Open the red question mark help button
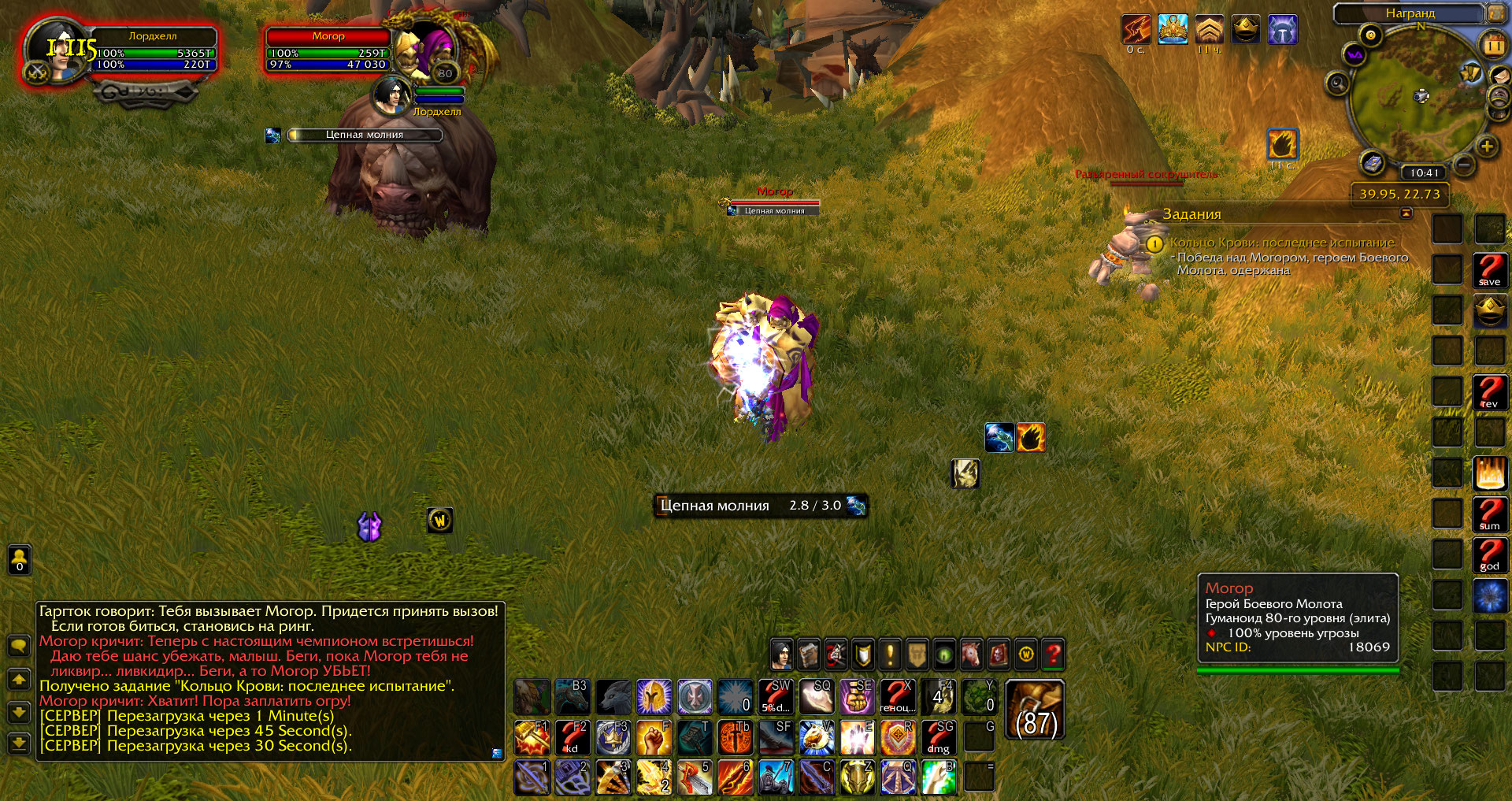 coord(1053,654)
